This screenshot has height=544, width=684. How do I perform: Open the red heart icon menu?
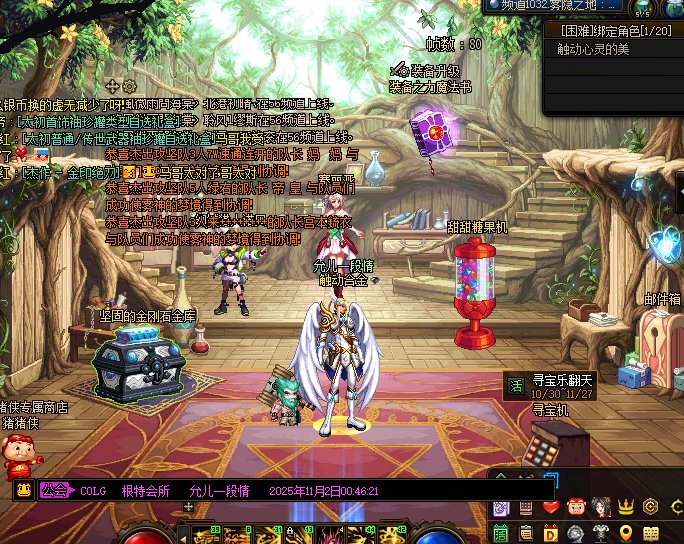coord(551,507)
